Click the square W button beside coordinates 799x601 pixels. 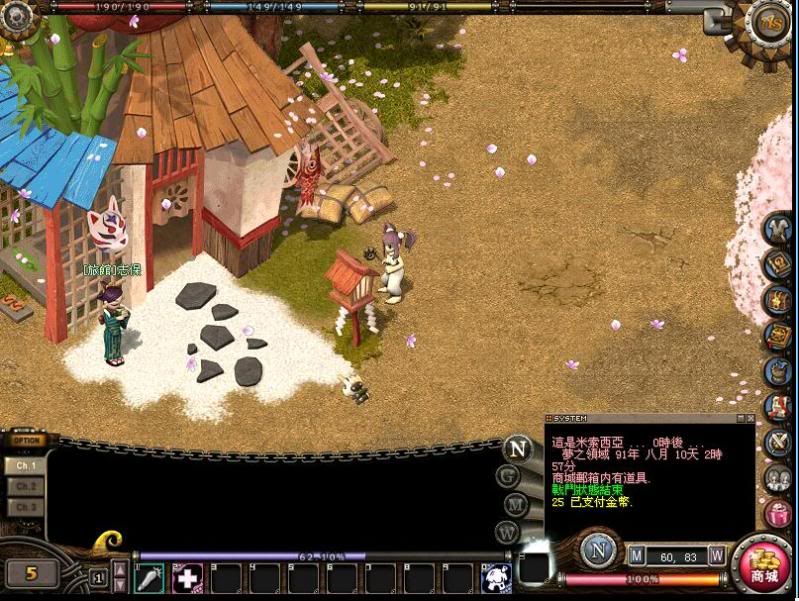coord(717,555)
